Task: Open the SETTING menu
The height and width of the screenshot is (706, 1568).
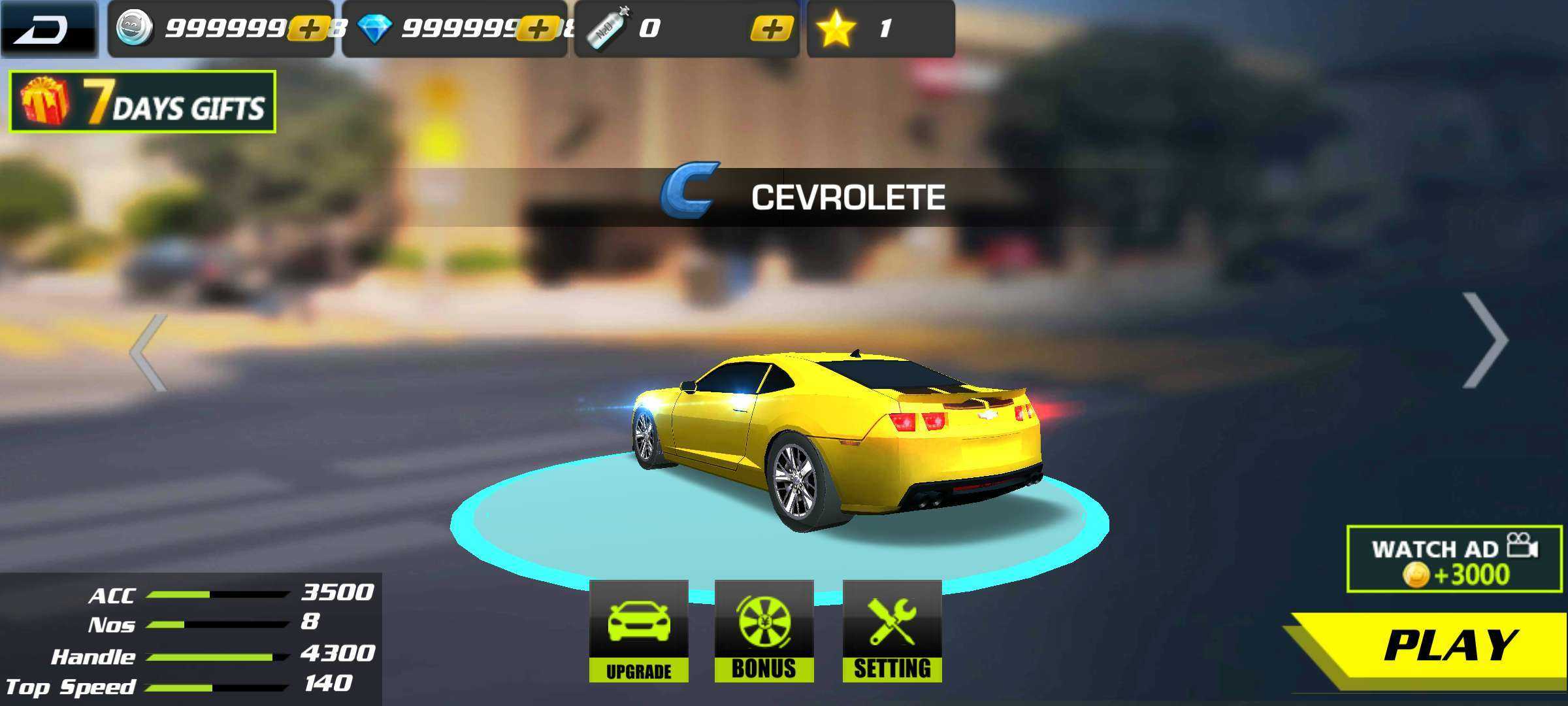Action: (x=892, y=631)
